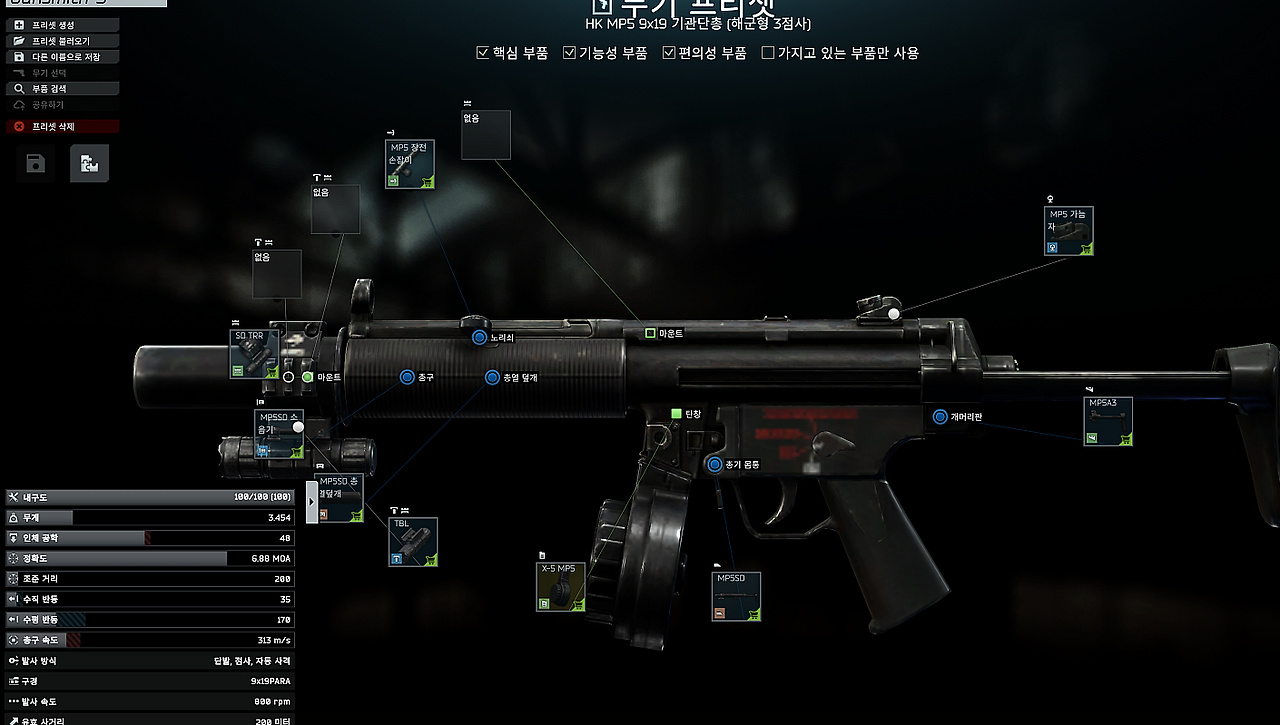Click the MP5A3 stock part icon

pyautogui.click(x=1107, y=422)
